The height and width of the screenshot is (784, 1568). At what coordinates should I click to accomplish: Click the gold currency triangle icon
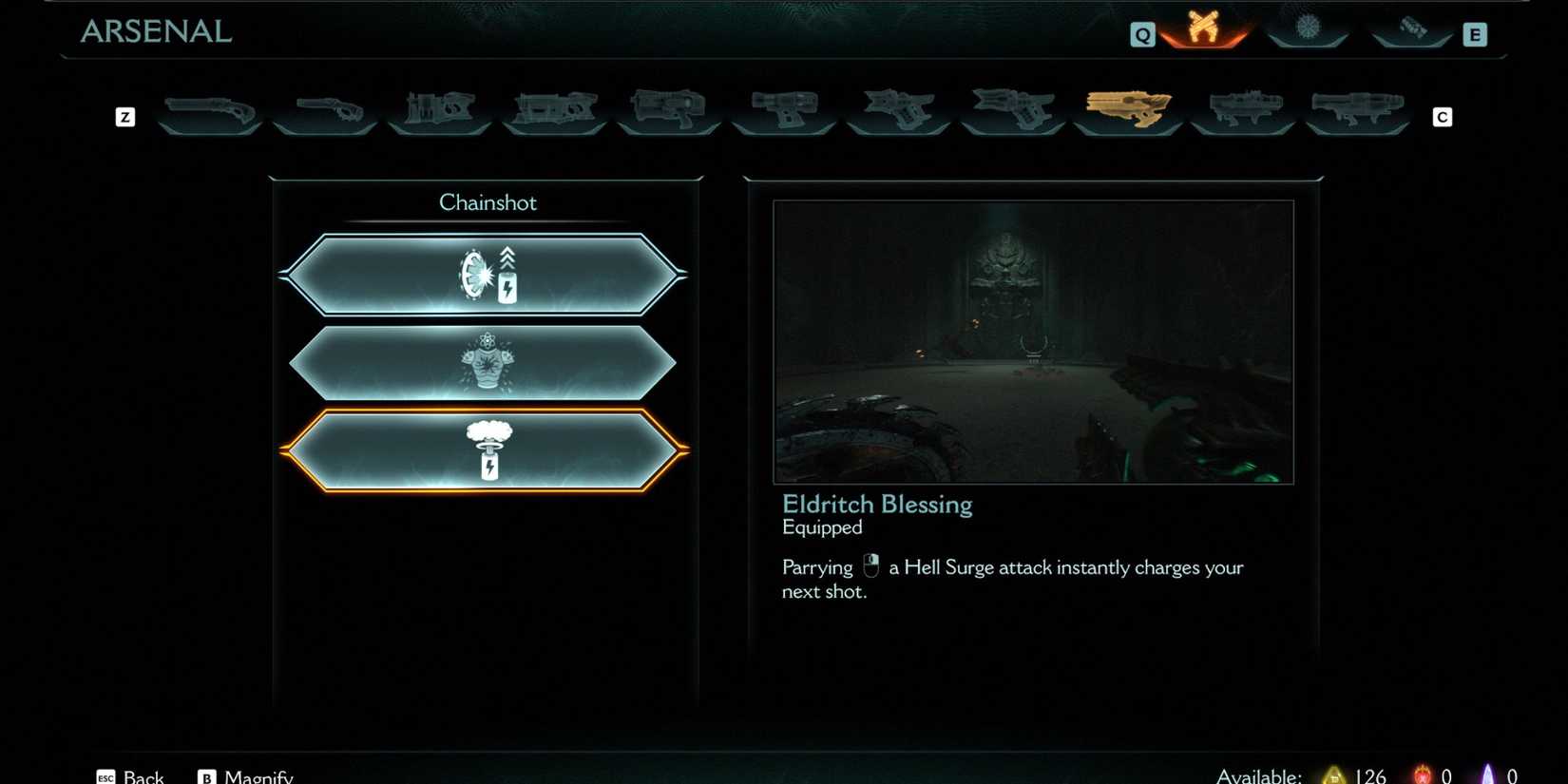[x=1331, y=774]
